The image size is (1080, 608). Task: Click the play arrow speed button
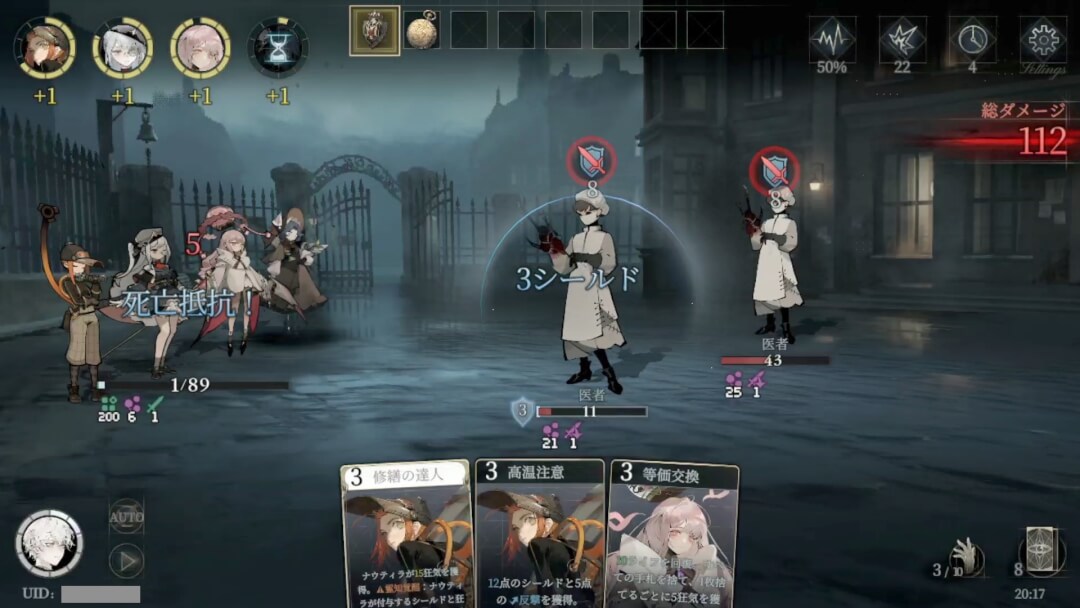point(127,560)
